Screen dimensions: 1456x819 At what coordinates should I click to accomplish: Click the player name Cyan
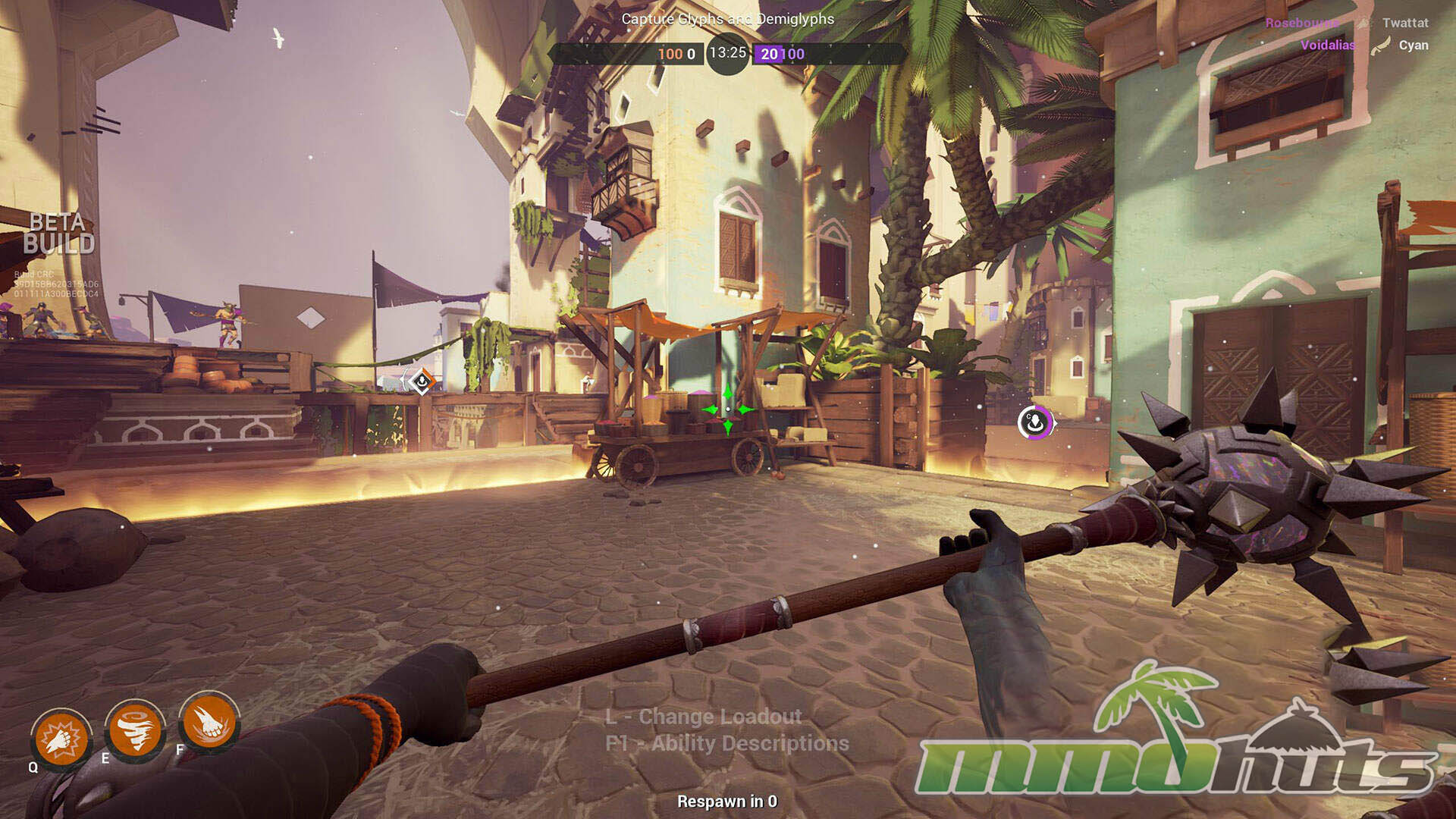click(x=1414, y=45)
